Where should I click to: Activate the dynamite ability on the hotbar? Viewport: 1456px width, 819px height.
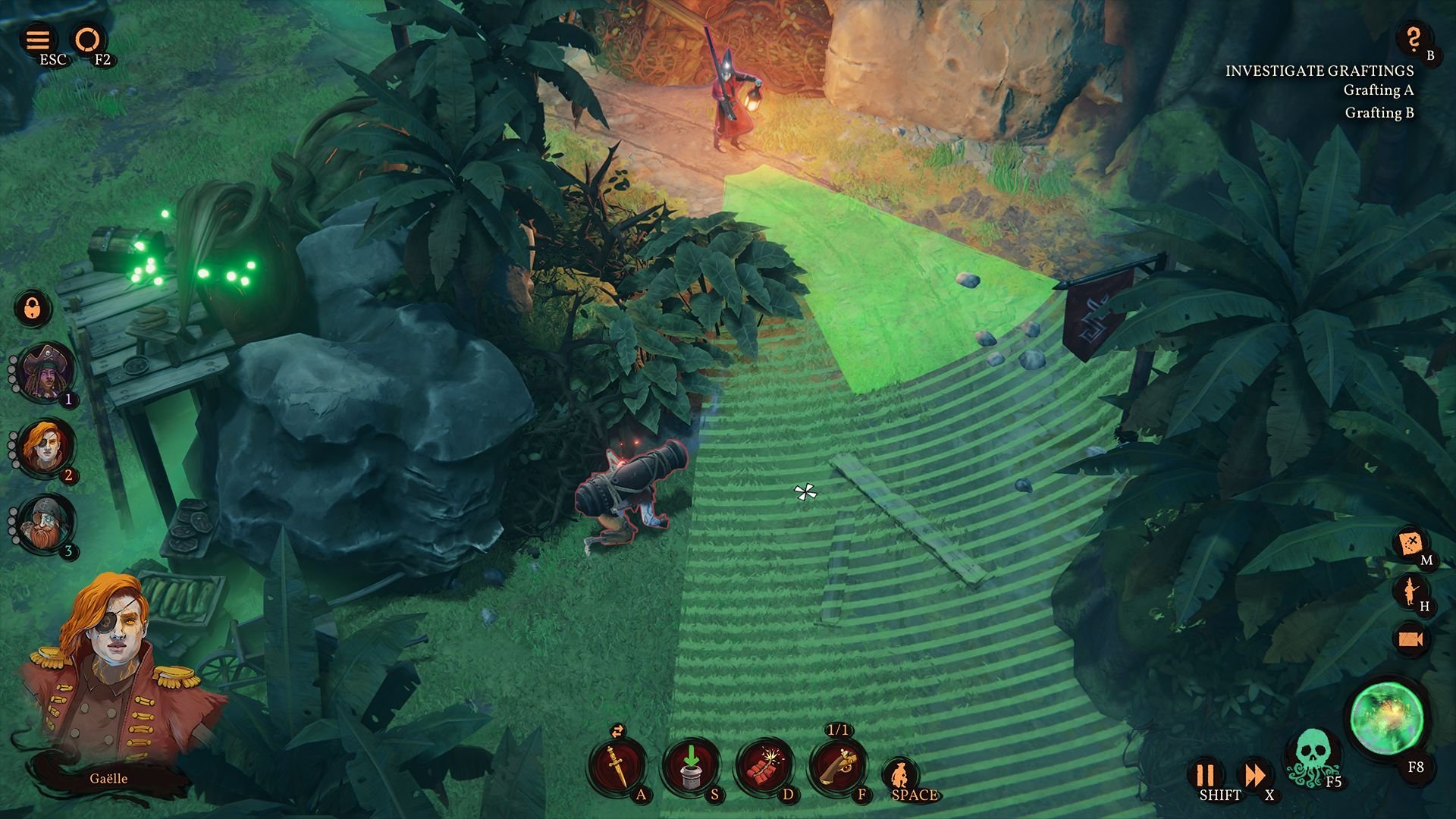tap(770, 764)
